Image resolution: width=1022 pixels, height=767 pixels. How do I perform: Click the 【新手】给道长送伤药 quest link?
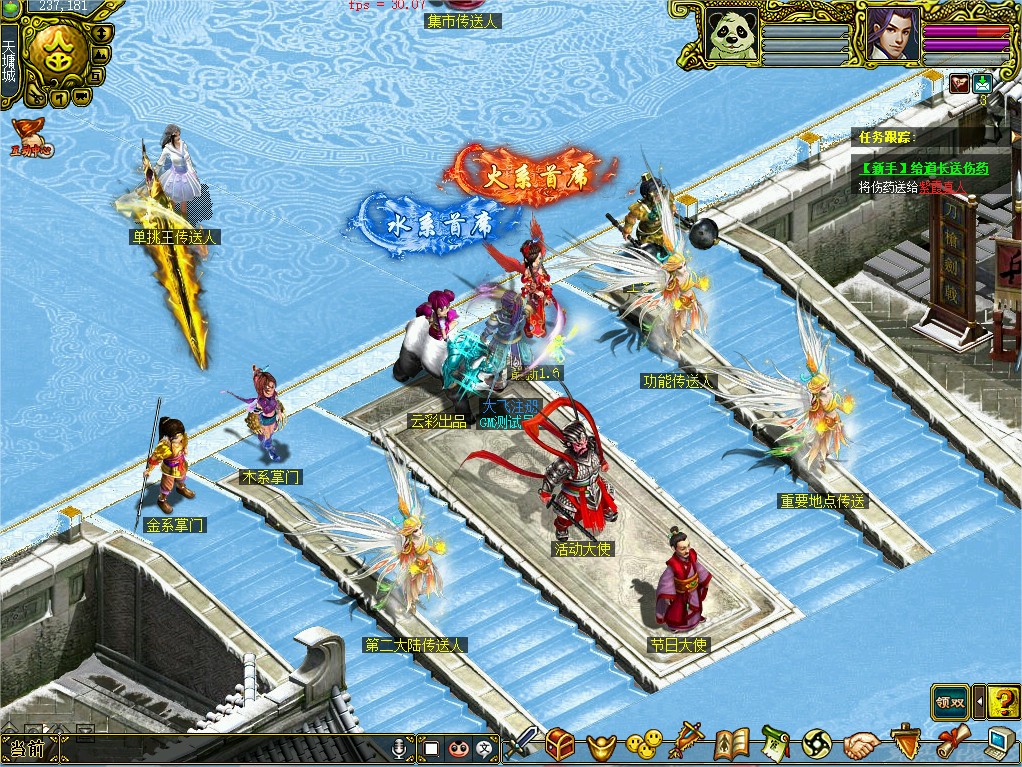pyautogui.click(x=923, y=168)
